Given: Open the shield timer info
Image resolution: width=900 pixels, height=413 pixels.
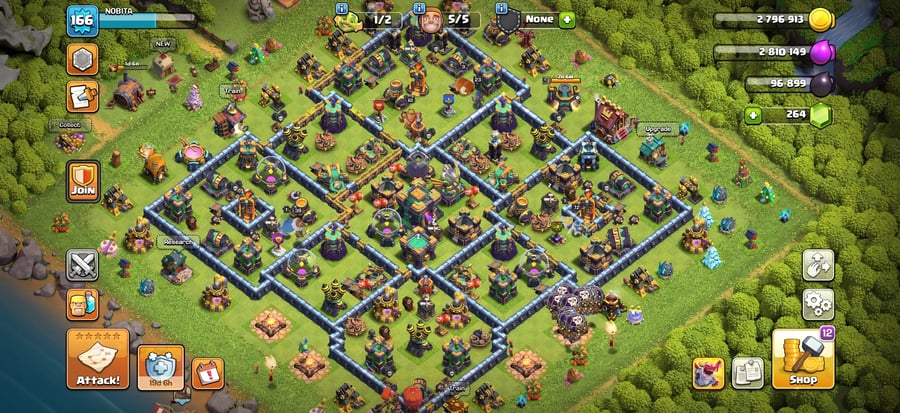Looking at the screenshot, I should pos(161,368).
